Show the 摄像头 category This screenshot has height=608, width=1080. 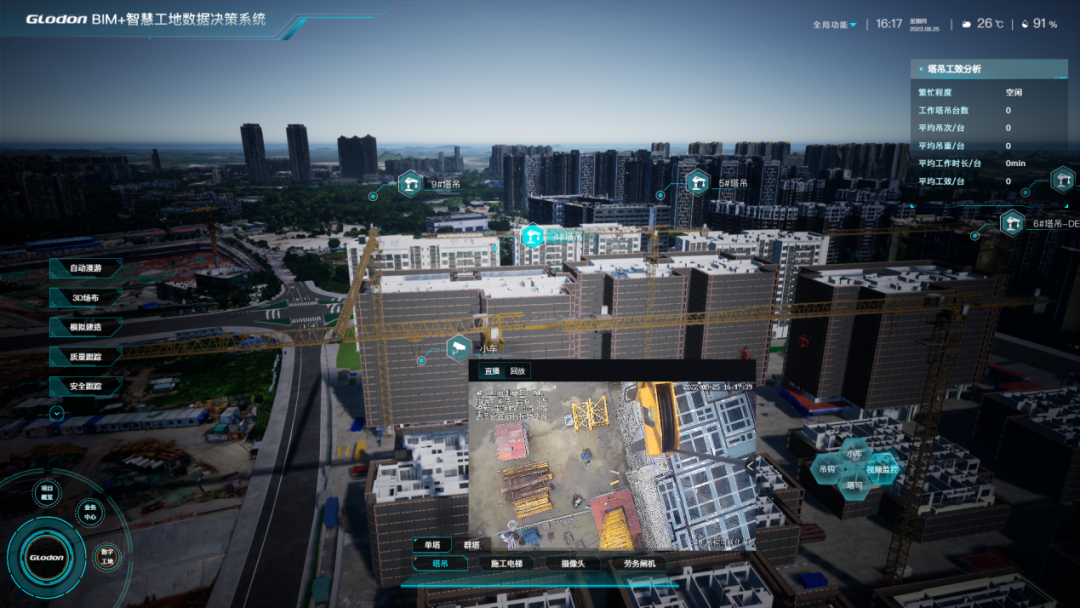click(x=573, y=563)
